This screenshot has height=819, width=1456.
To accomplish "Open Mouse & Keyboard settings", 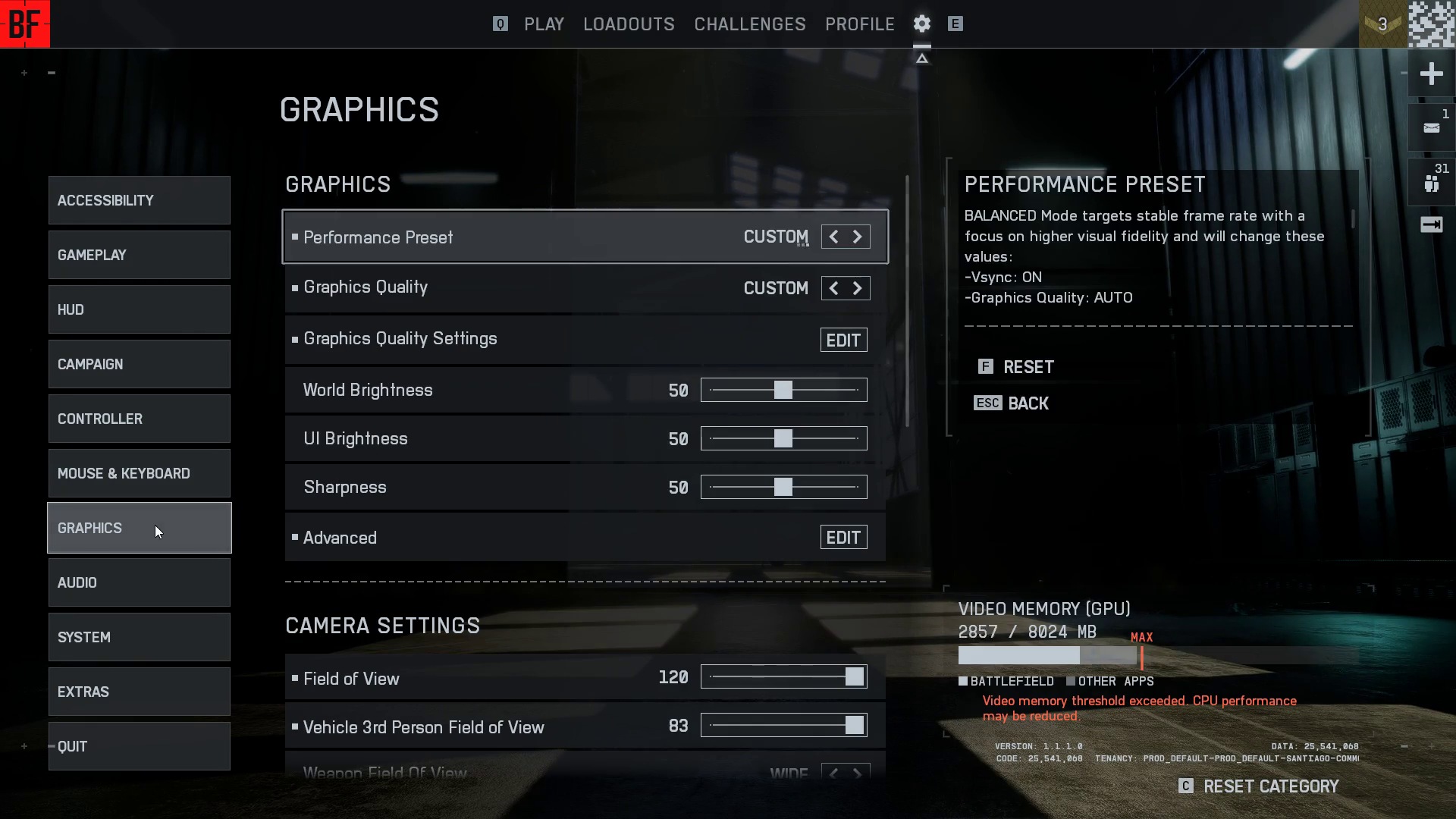I will pyautogui.click(x=139, y=473).
